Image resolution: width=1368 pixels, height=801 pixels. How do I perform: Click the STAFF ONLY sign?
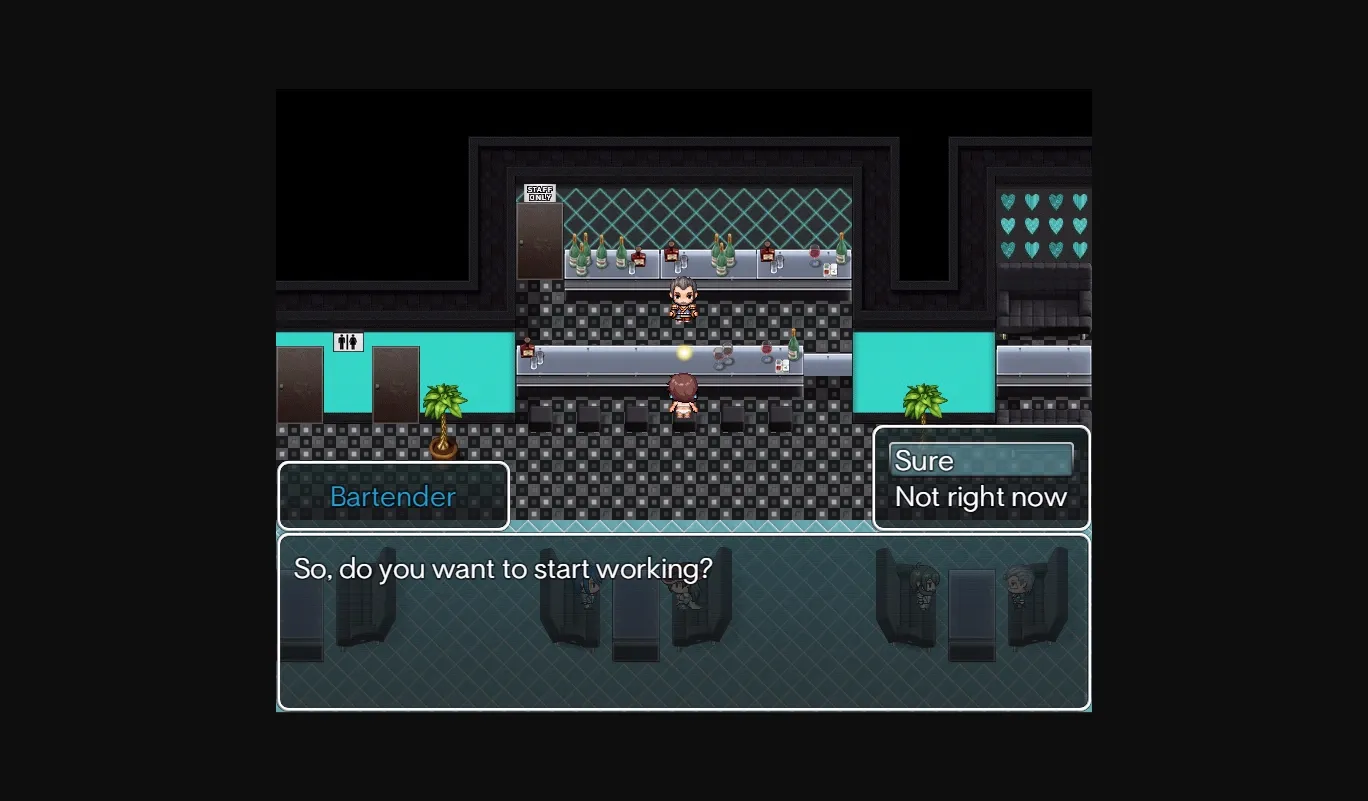point(538,192)
